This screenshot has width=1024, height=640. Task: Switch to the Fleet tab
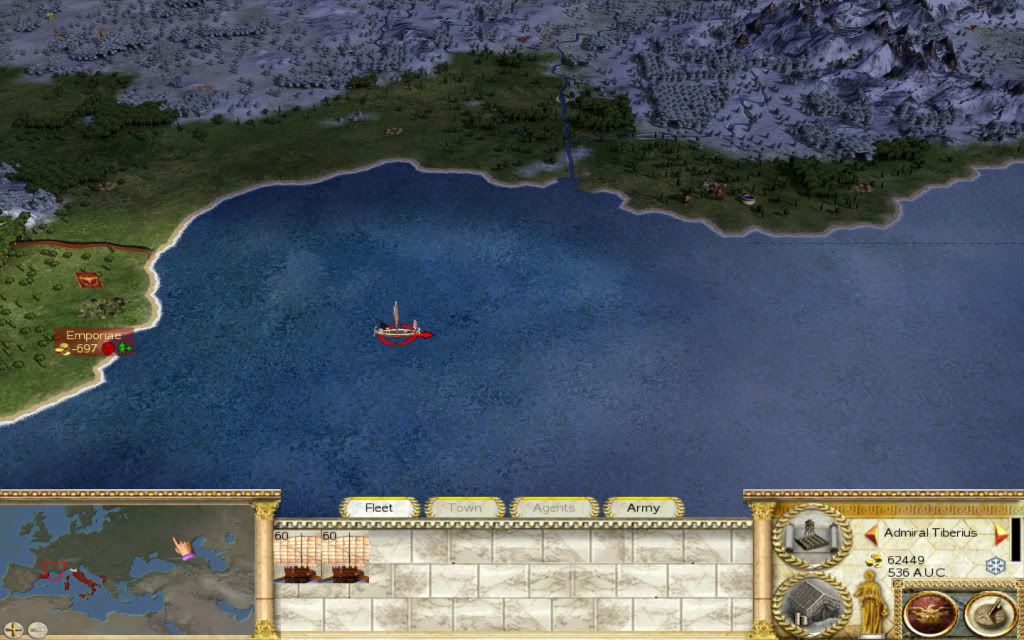pyautogui.click(x=379, y=508)
